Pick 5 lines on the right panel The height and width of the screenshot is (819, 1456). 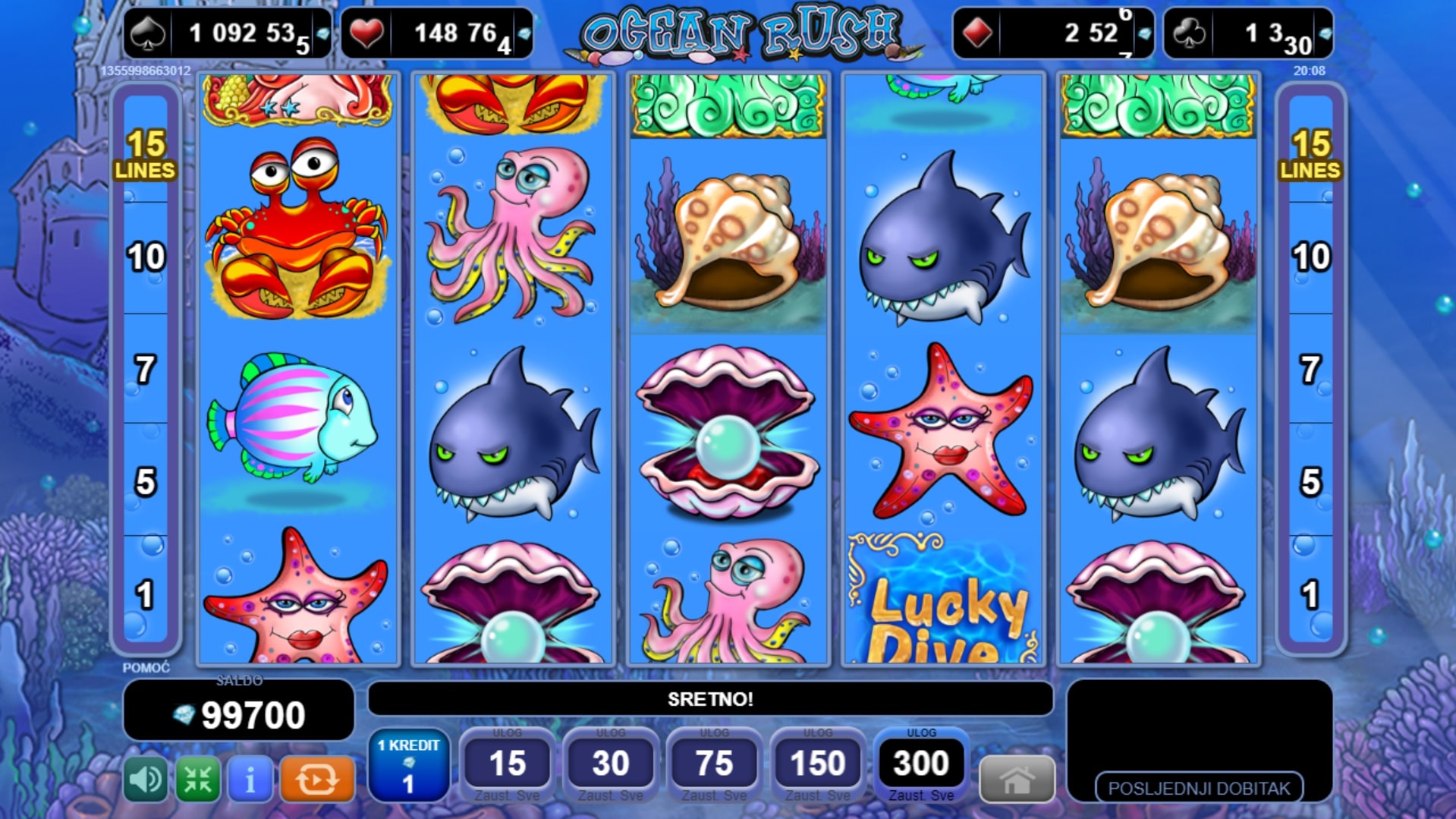coord(1310,481)
